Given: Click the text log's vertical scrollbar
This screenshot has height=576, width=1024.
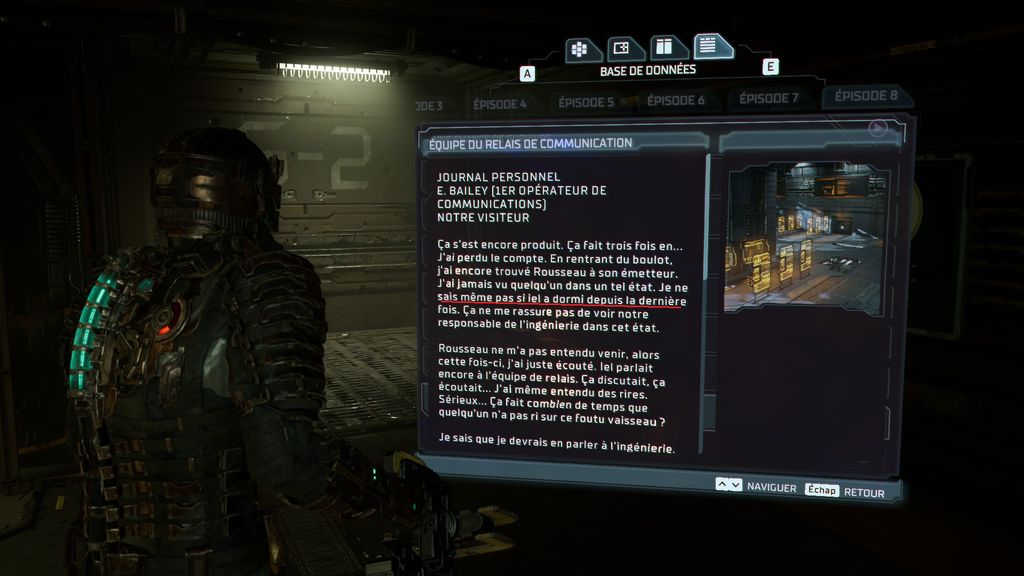Looking at the screenshot, I should 708,300.
